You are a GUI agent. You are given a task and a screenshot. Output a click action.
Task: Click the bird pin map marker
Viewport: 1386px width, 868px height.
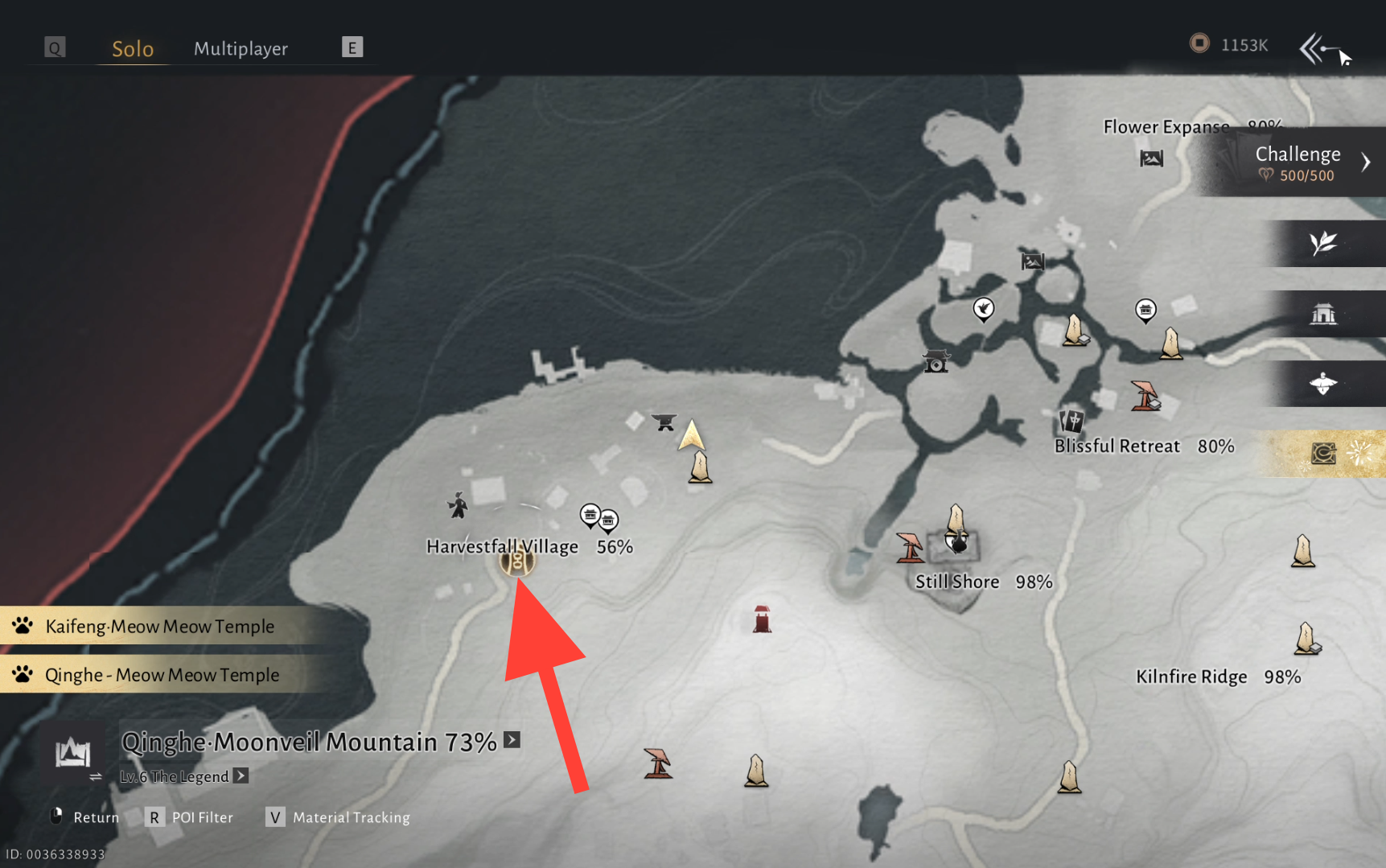point(983,309)
